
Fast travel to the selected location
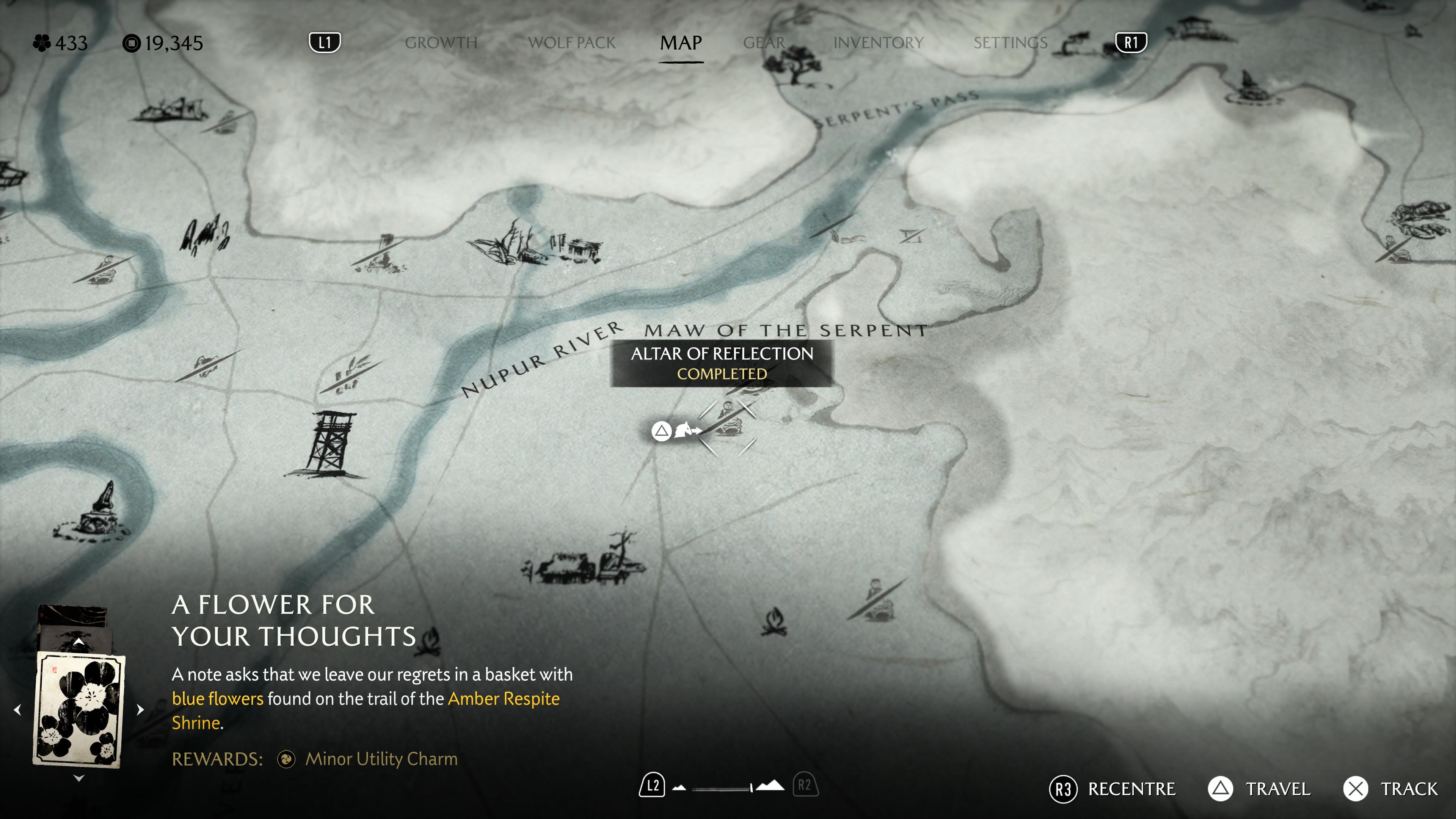(1259, 789)
